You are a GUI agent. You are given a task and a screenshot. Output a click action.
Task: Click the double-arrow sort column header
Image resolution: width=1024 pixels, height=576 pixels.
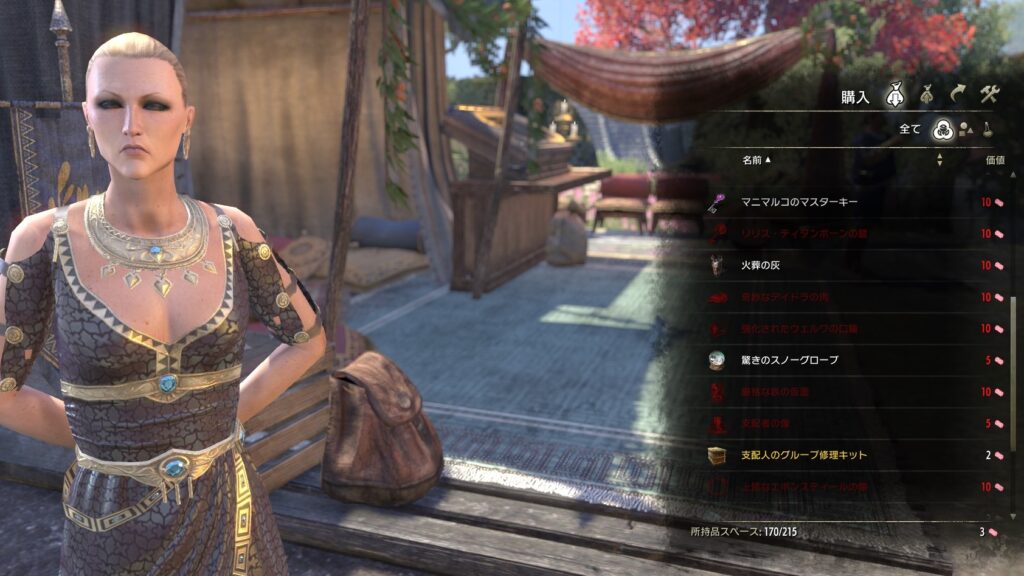coord(939,160)
